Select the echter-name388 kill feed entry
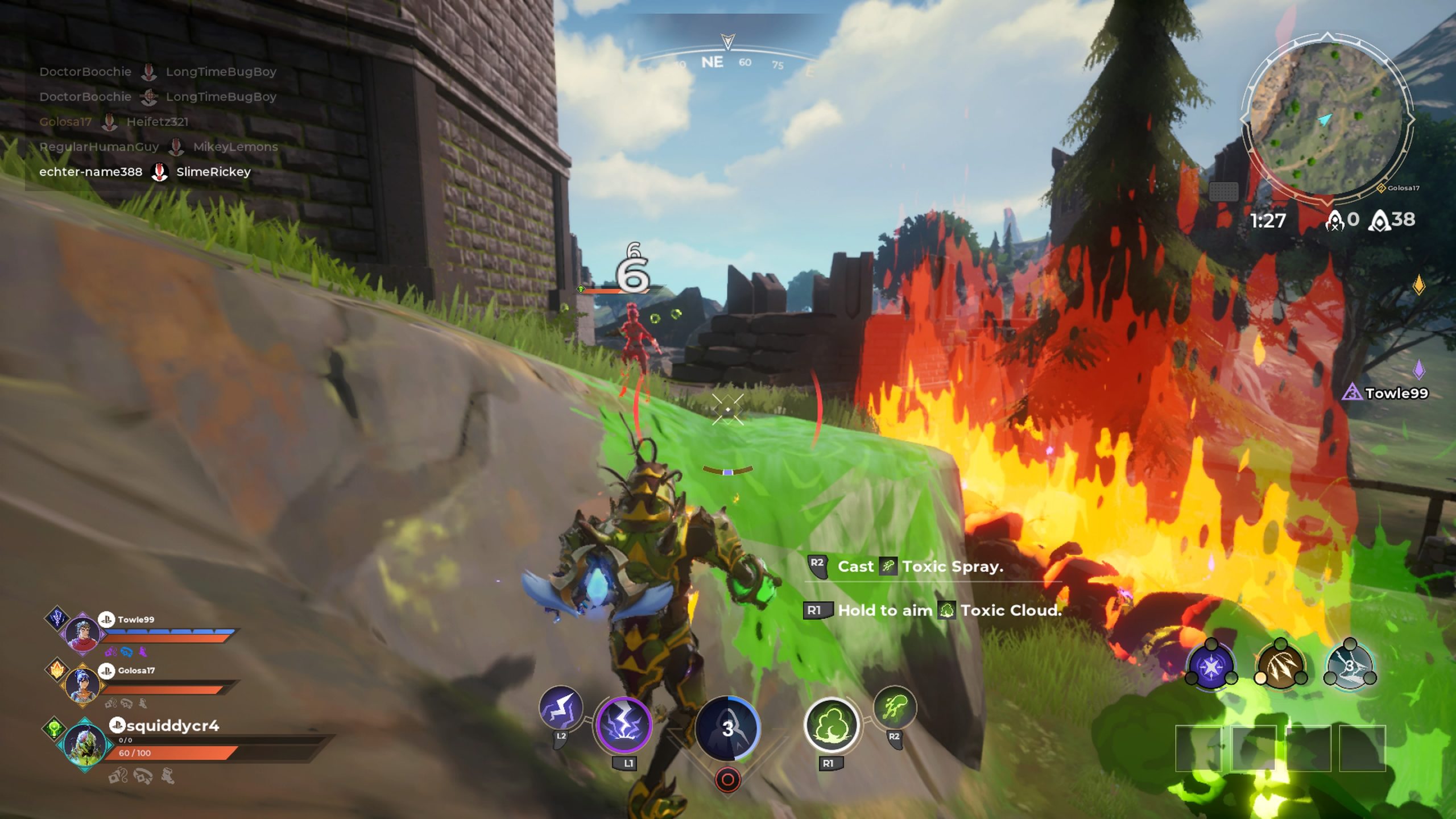This screenshot has height=819, width=1456. (x=145, y=172)
